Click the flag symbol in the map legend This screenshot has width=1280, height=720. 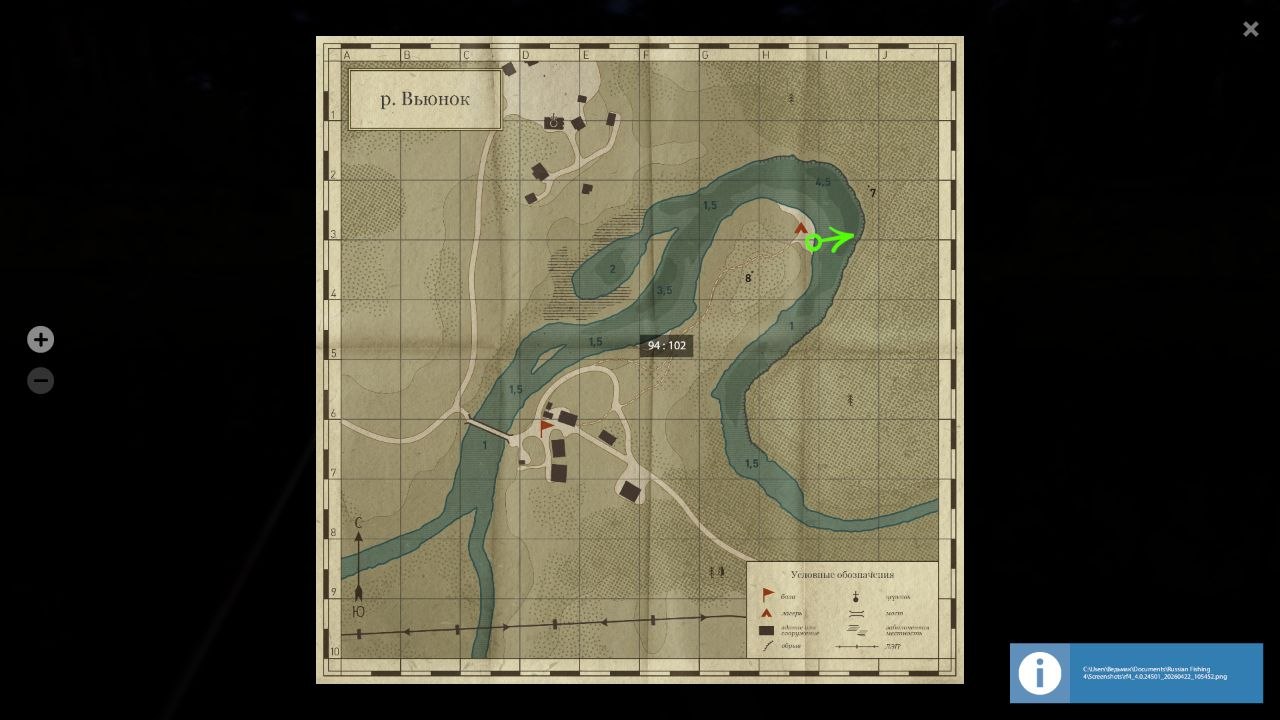pyautogui.click(x=768, y=593)
